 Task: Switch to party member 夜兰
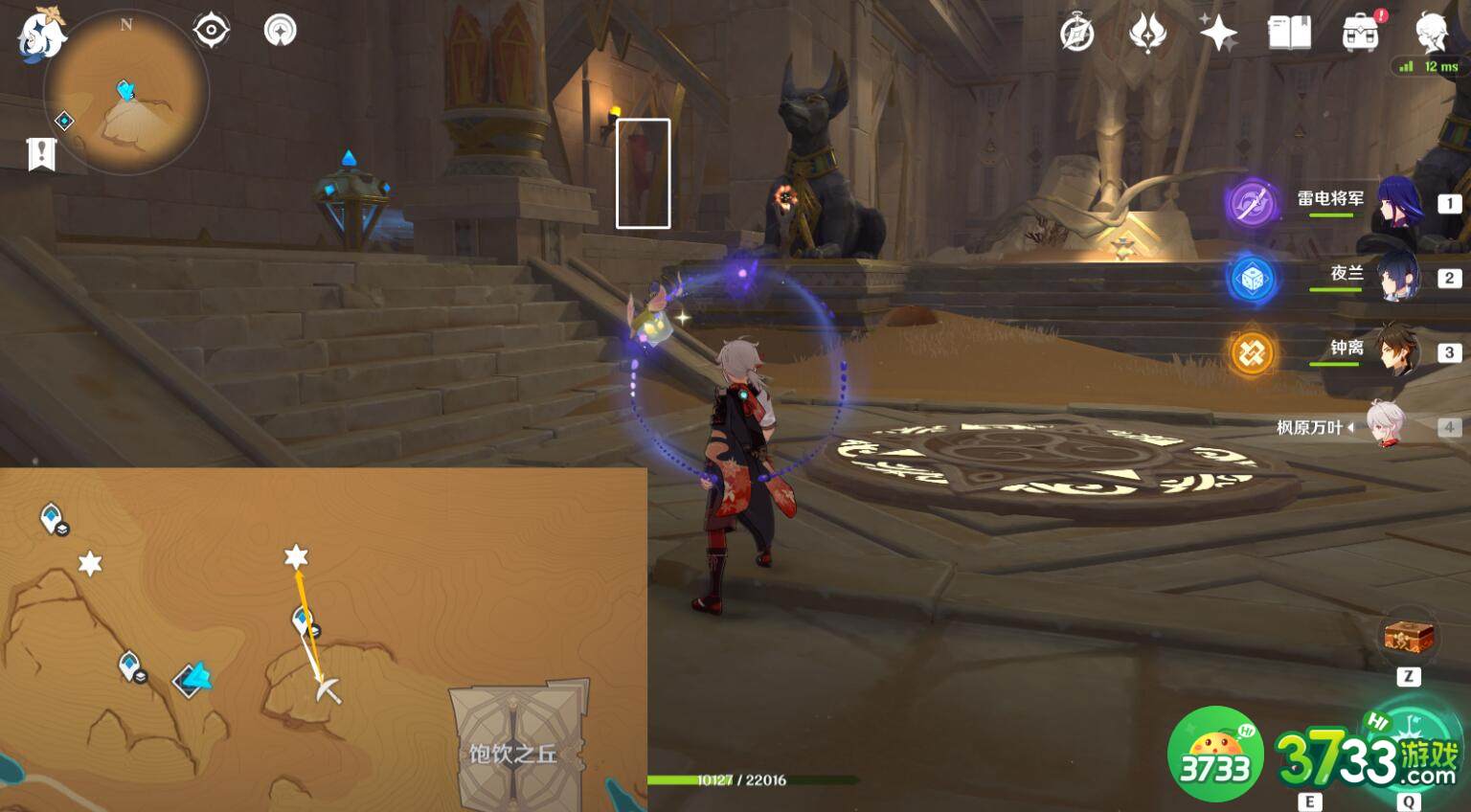coord(1399,277)
